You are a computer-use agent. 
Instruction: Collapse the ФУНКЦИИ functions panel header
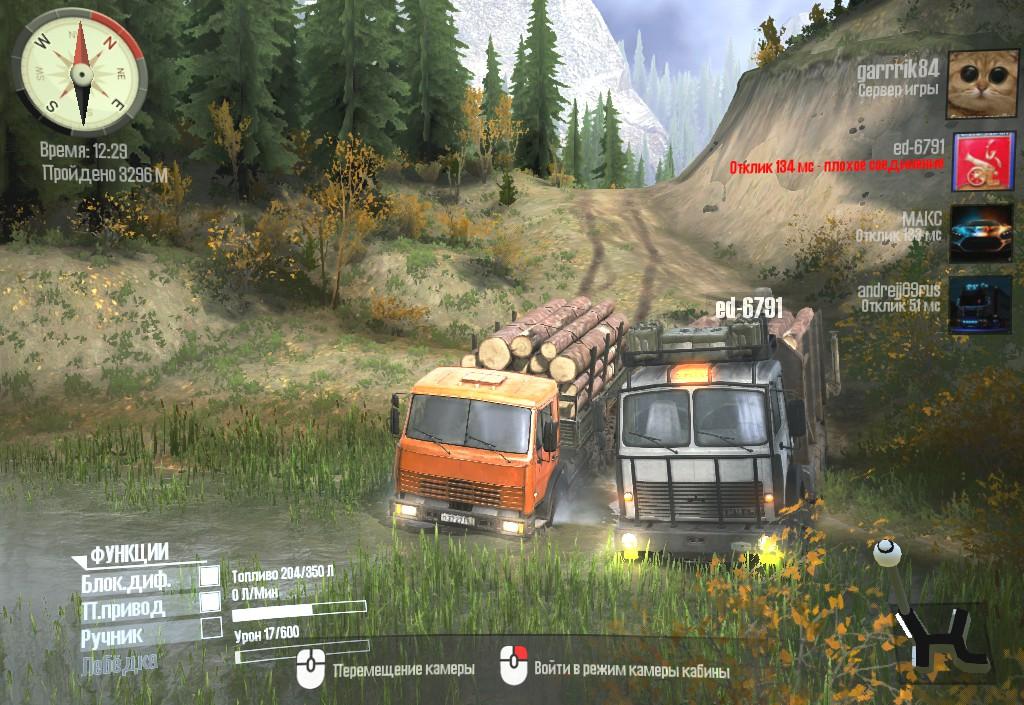click(x=128, y=553)
